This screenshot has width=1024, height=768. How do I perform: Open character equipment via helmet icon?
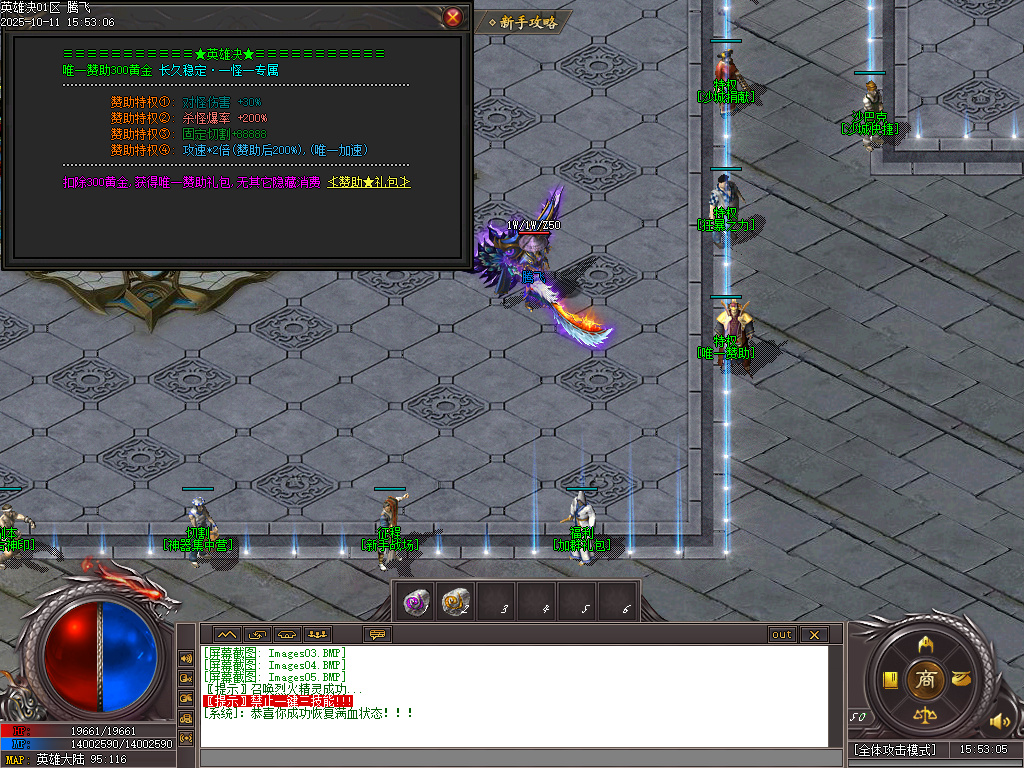click(926, 643)
